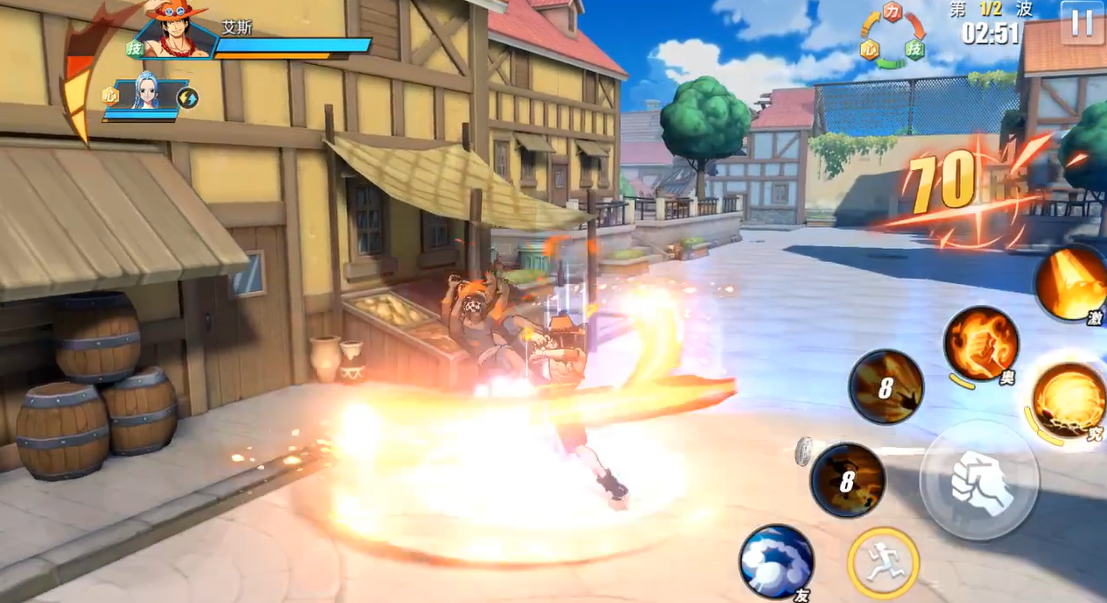Image resolution: width=1107 pixels, height=603 pixels.
Task: Select the lower fire skill on cooldown
Action: (847, 480)
